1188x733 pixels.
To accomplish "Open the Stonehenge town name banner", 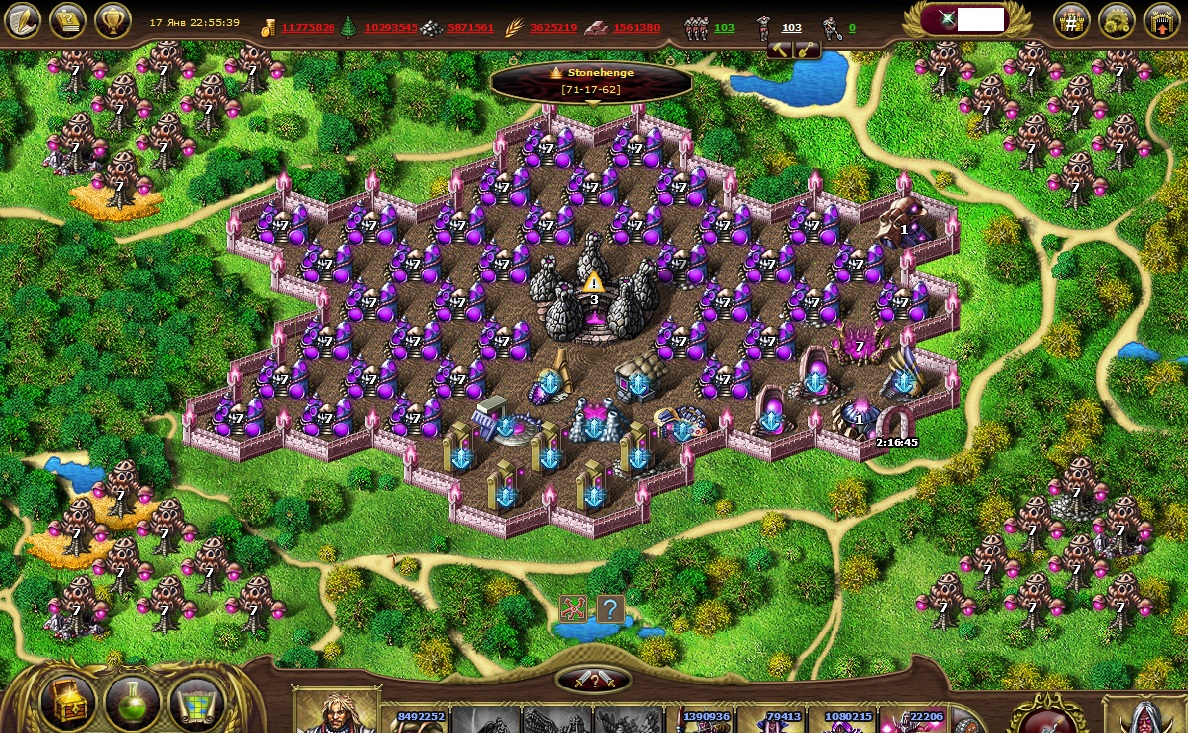I will click(x=591, y=80).
